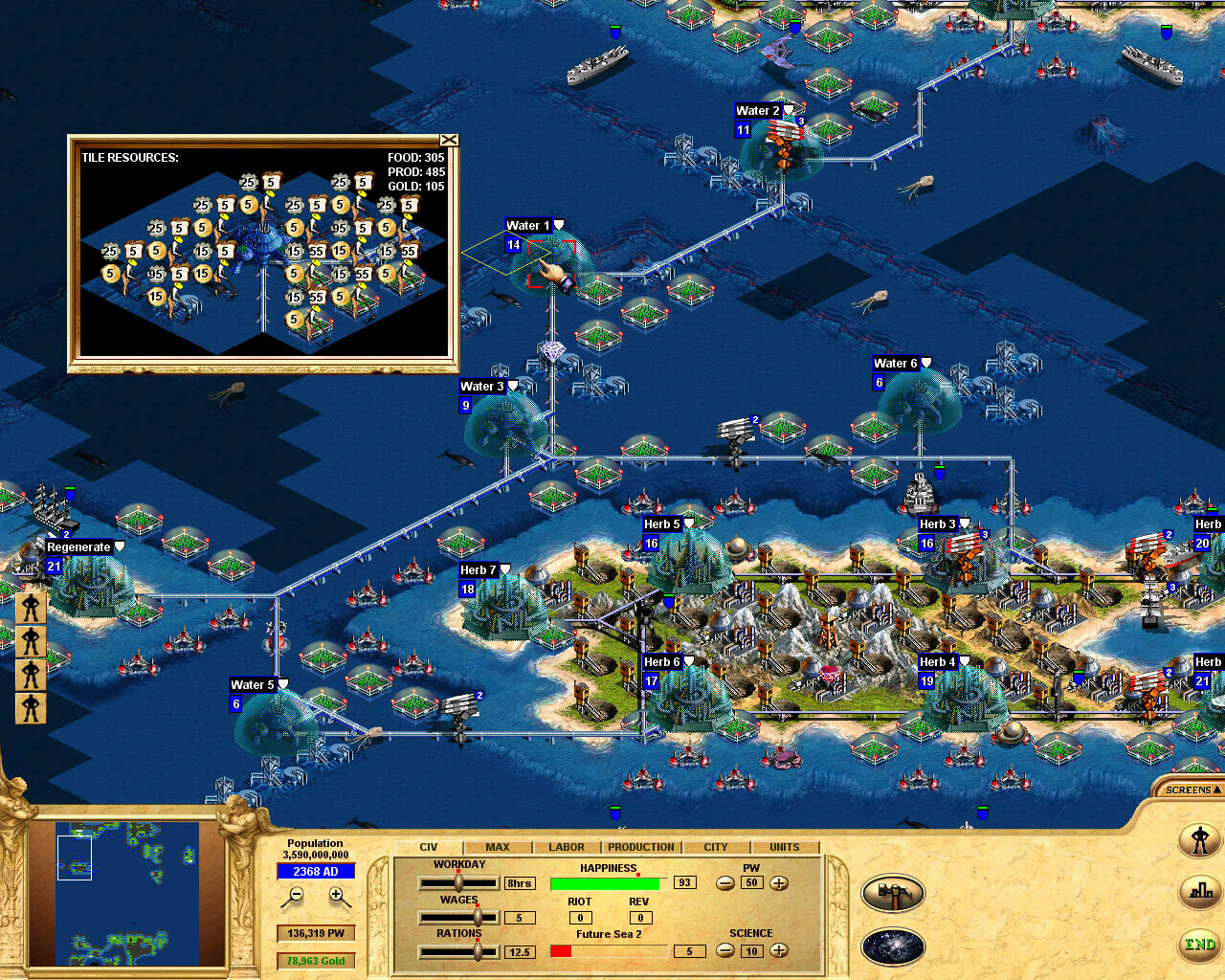Decrease SCIENCE allocation with the minus control
1225x980 pixels.
click(x=724, y=951)
